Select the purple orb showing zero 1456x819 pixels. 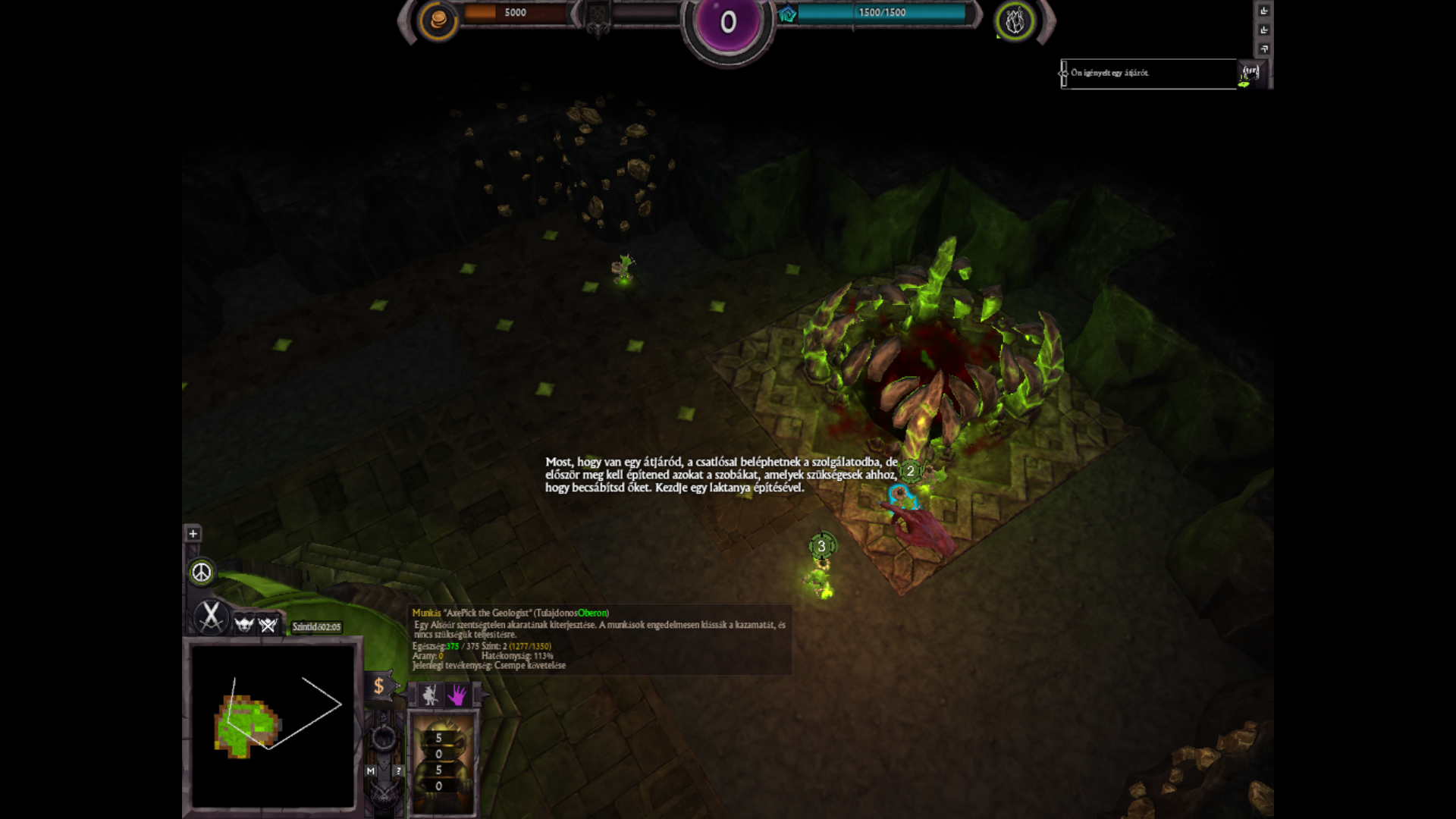pos(728,23)
